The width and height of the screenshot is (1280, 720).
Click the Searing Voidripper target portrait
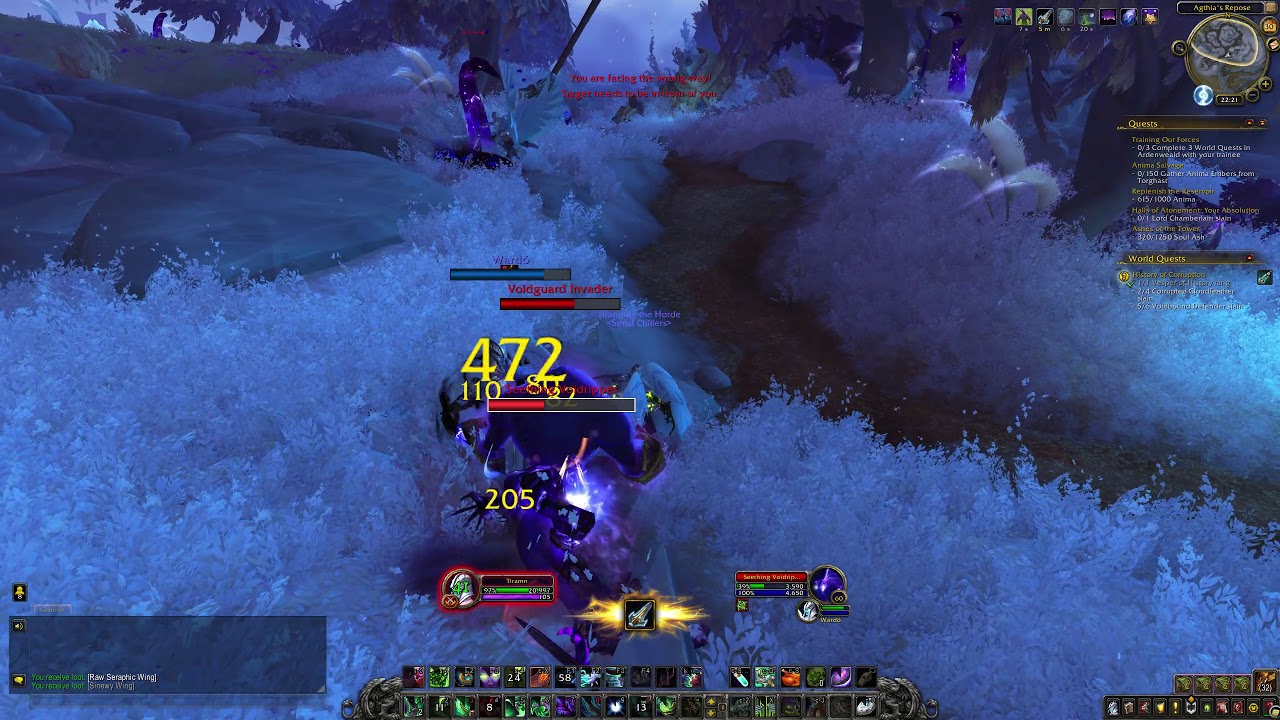(x=827, y=585)
